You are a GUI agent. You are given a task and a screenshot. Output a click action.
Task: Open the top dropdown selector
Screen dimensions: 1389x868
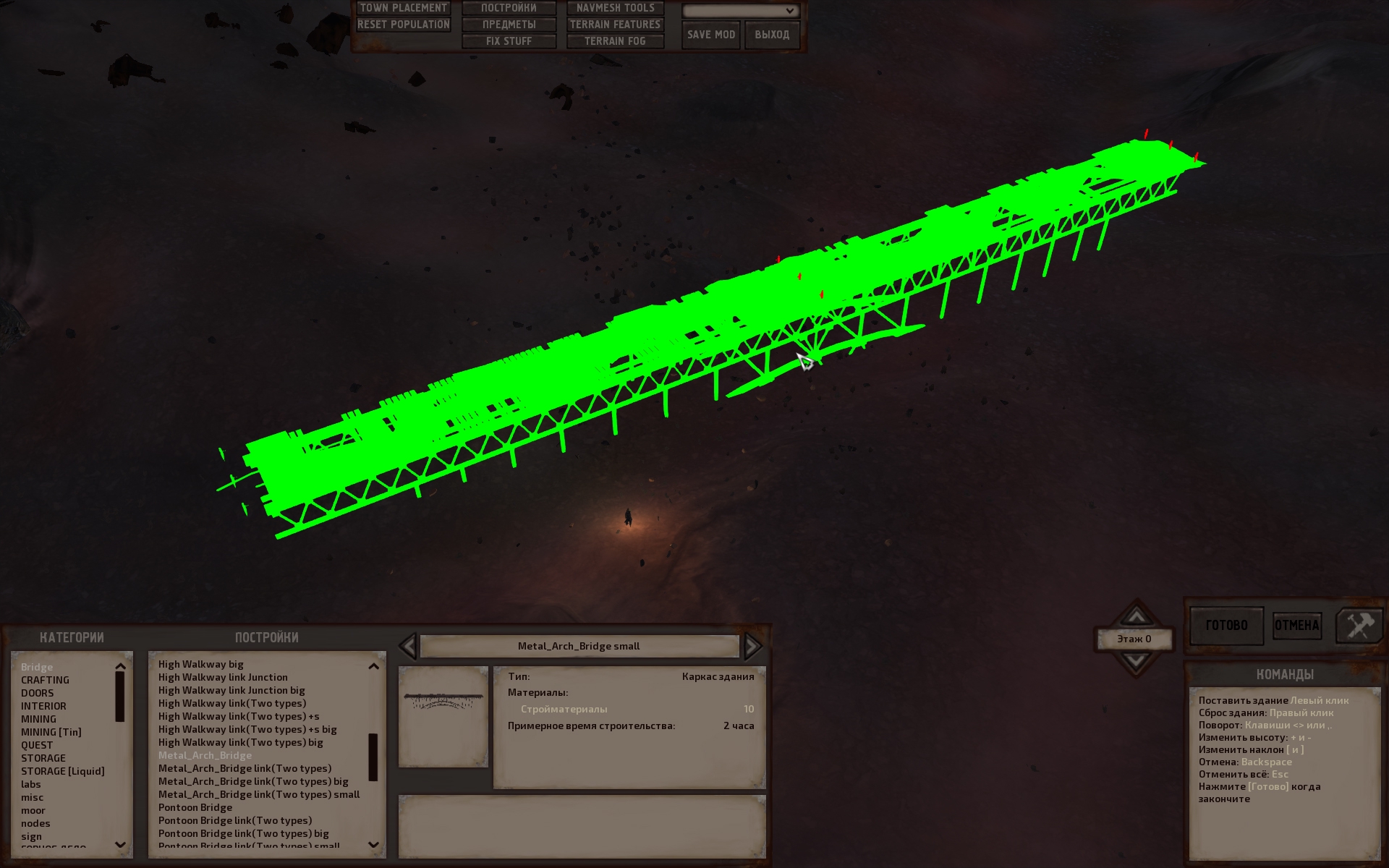(740, 11)
